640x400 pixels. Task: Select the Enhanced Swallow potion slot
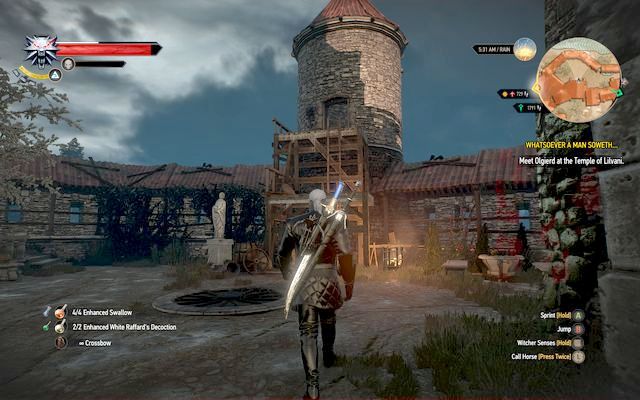point(61,312)
